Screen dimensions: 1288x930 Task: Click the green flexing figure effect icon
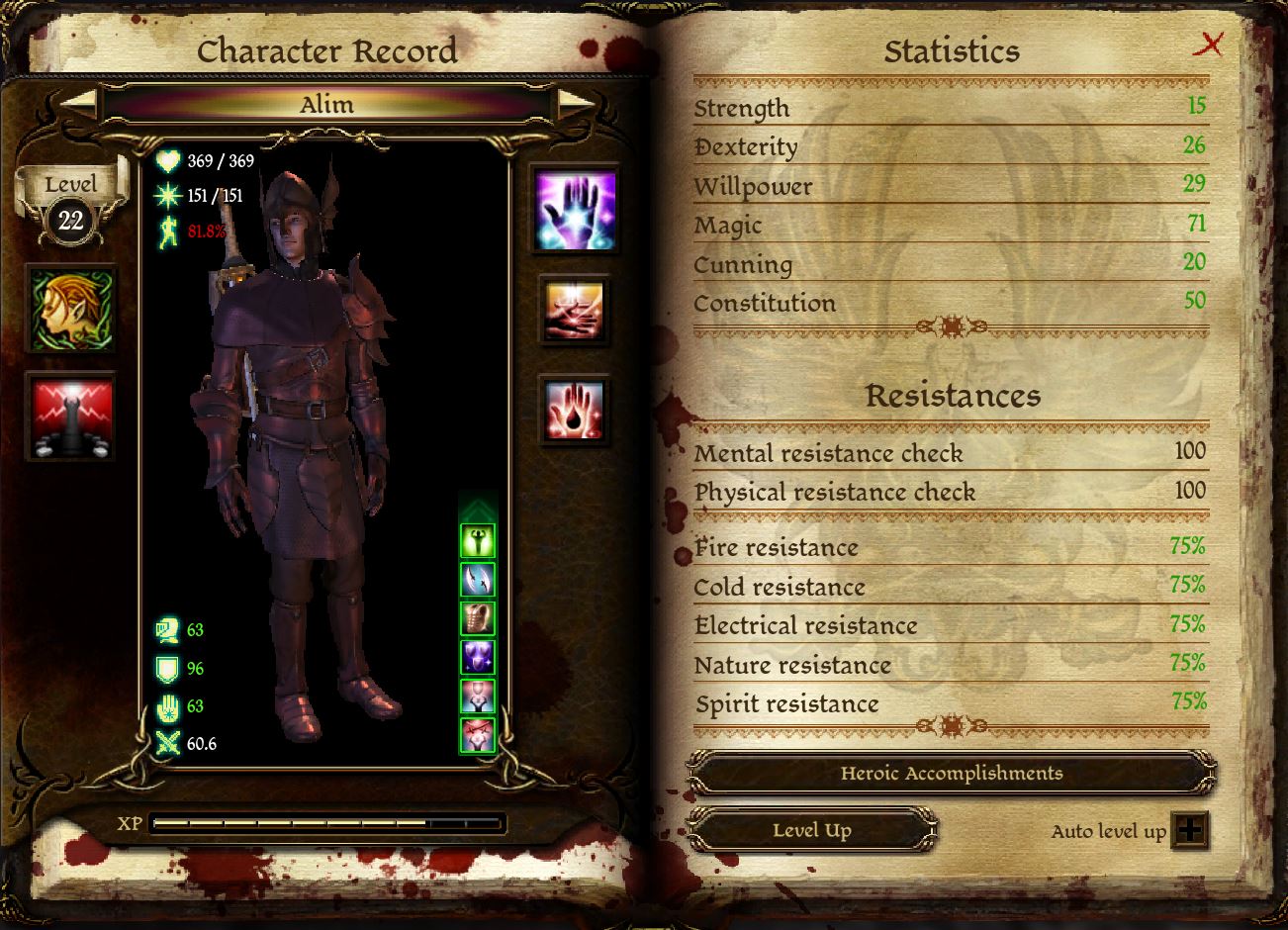[478, 541]
